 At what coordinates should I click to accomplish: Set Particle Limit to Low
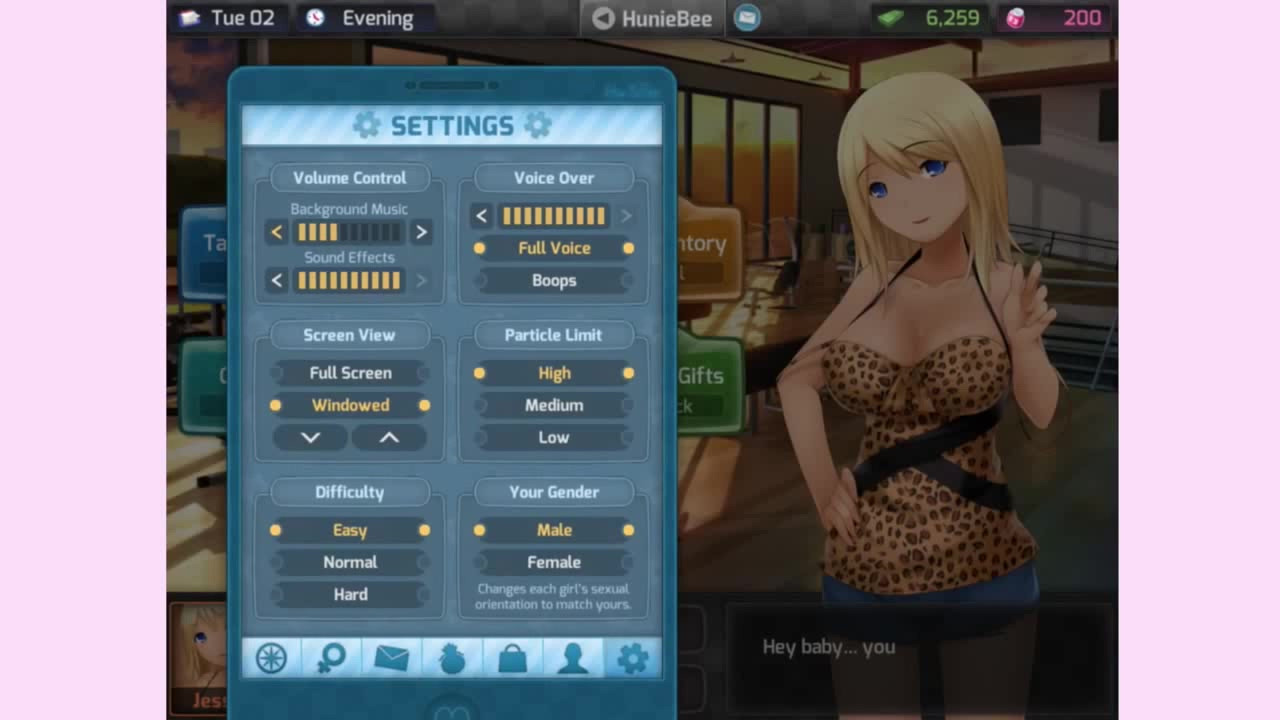coord(554,437)
